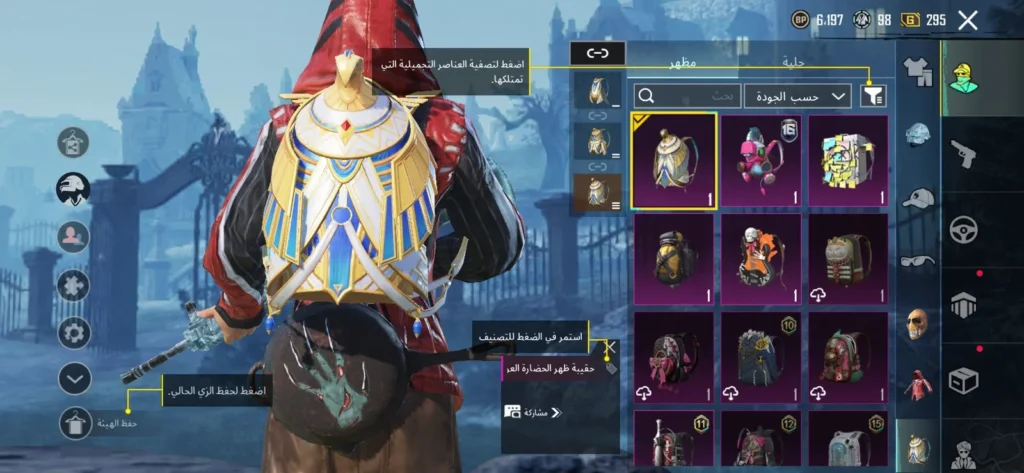Open the cosmetic filter funnel button
This screenshot has width=1024, height=473.
coord(873,95)
